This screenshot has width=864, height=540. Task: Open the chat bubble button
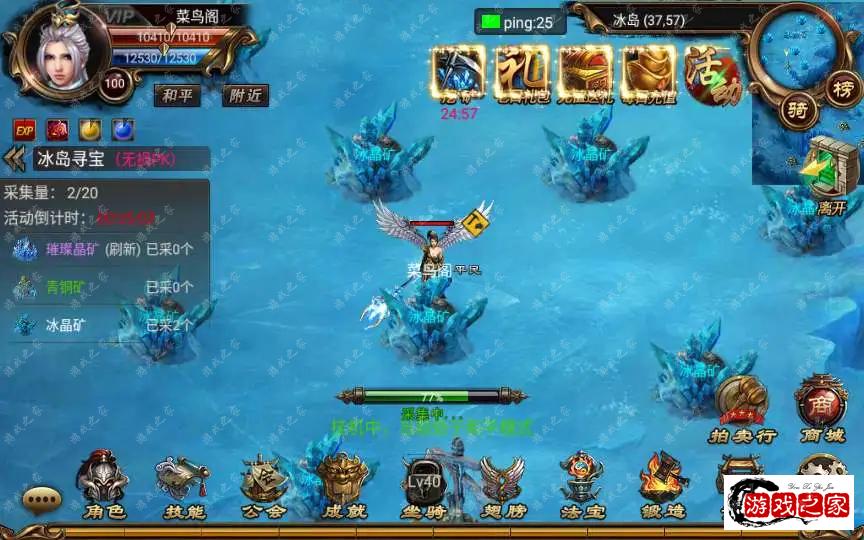[x=42, y=499]
